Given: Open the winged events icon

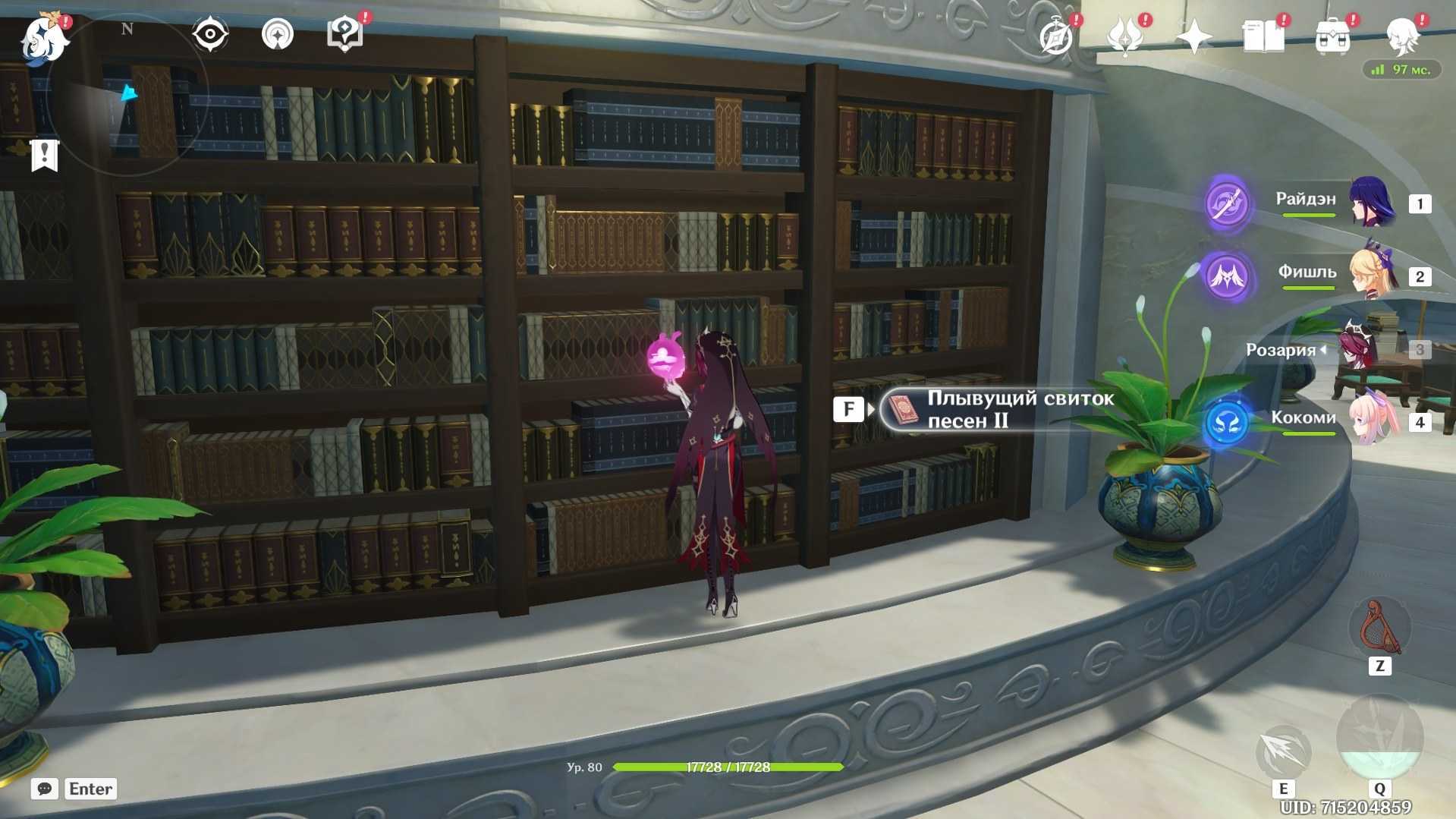Looking at the screenshot, I should (x=1125, y=36).
